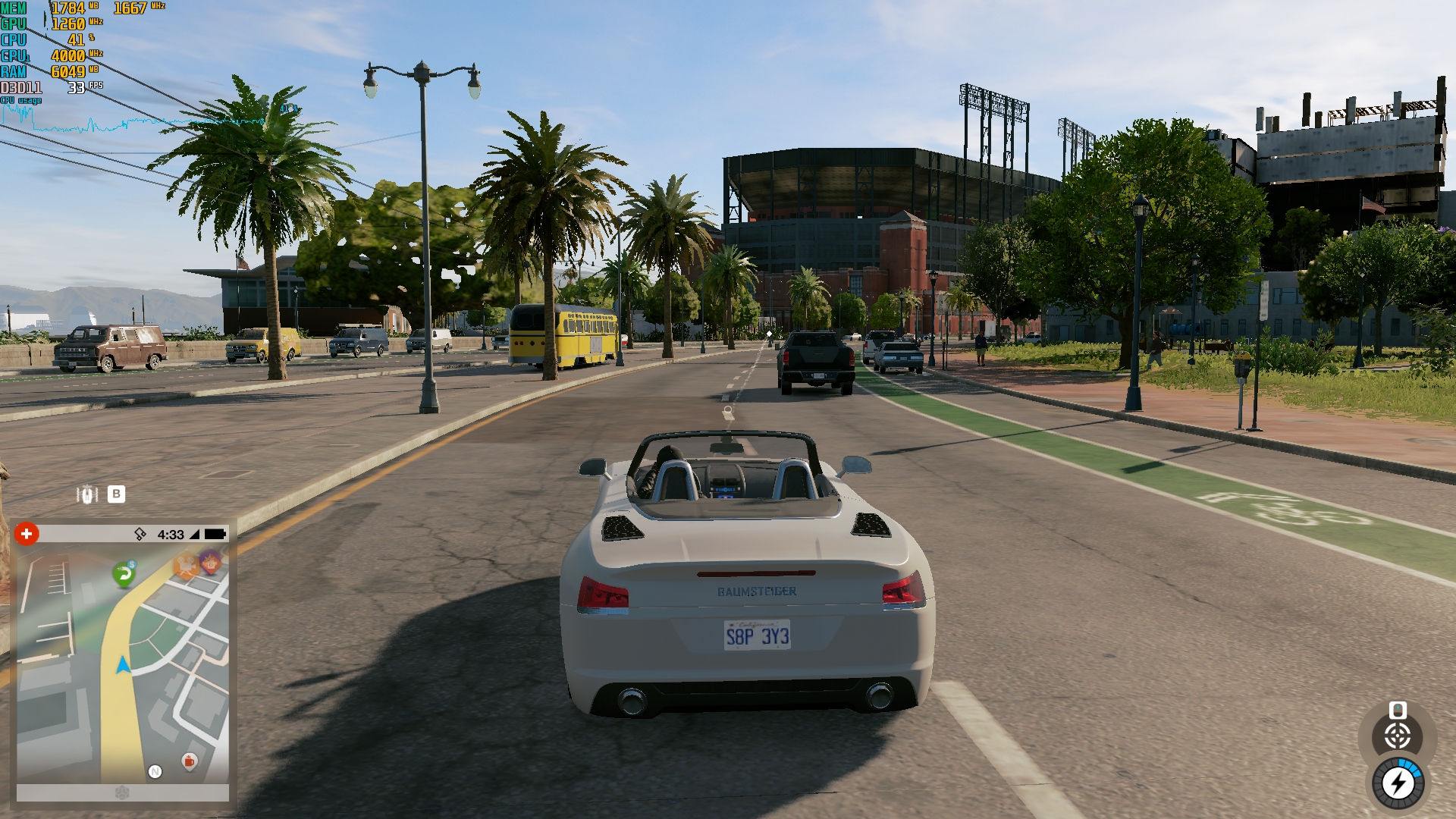Viewport: 1456px width, 819px height.
Task: Activate the crosshair targeting icon
Action: coord(1398,736)
